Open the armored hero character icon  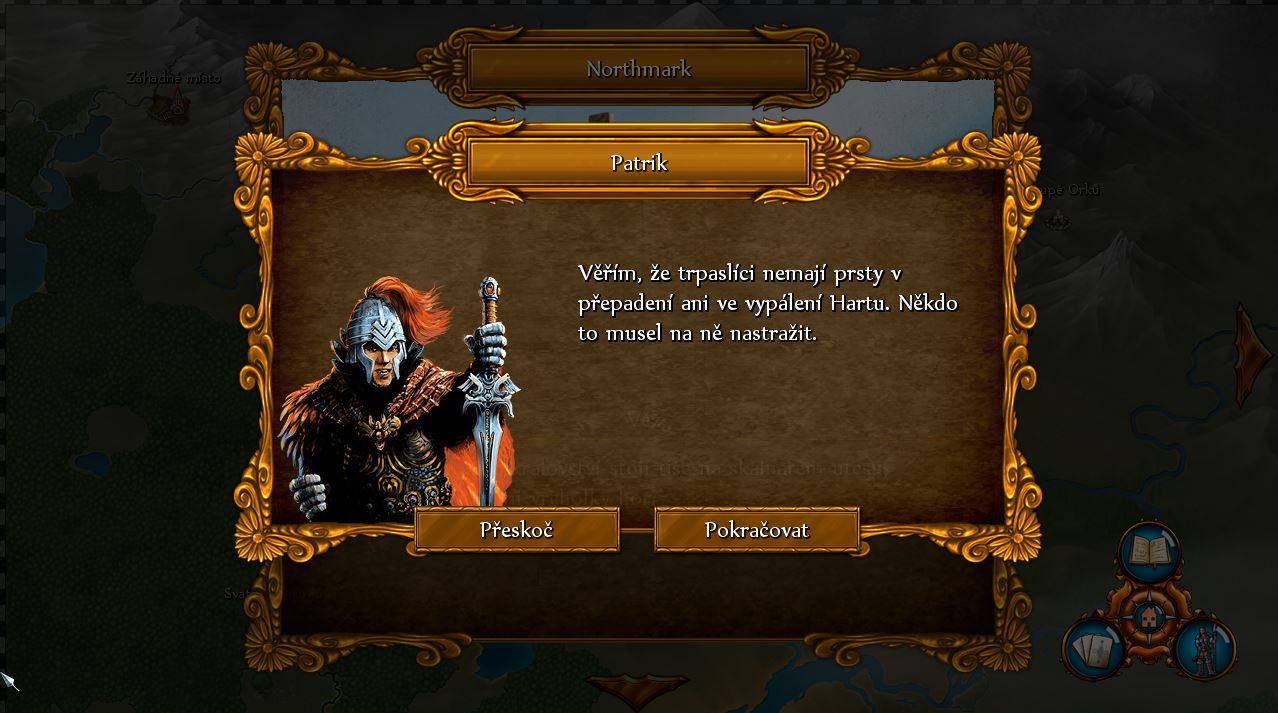[x=1204, y=649]
